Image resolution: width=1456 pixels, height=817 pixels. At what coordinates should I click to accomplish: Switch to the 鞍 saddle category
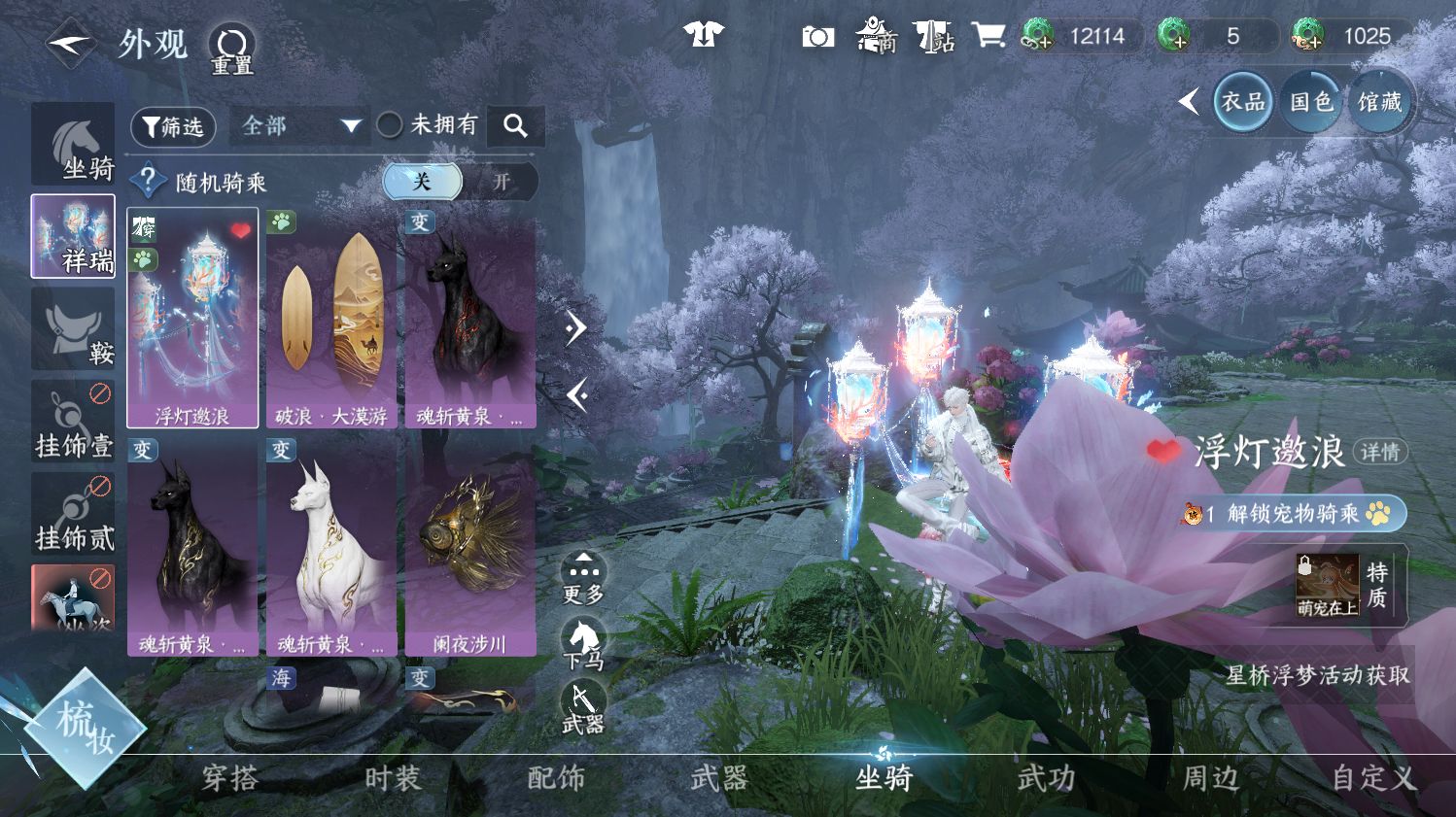tap(73, 329)
